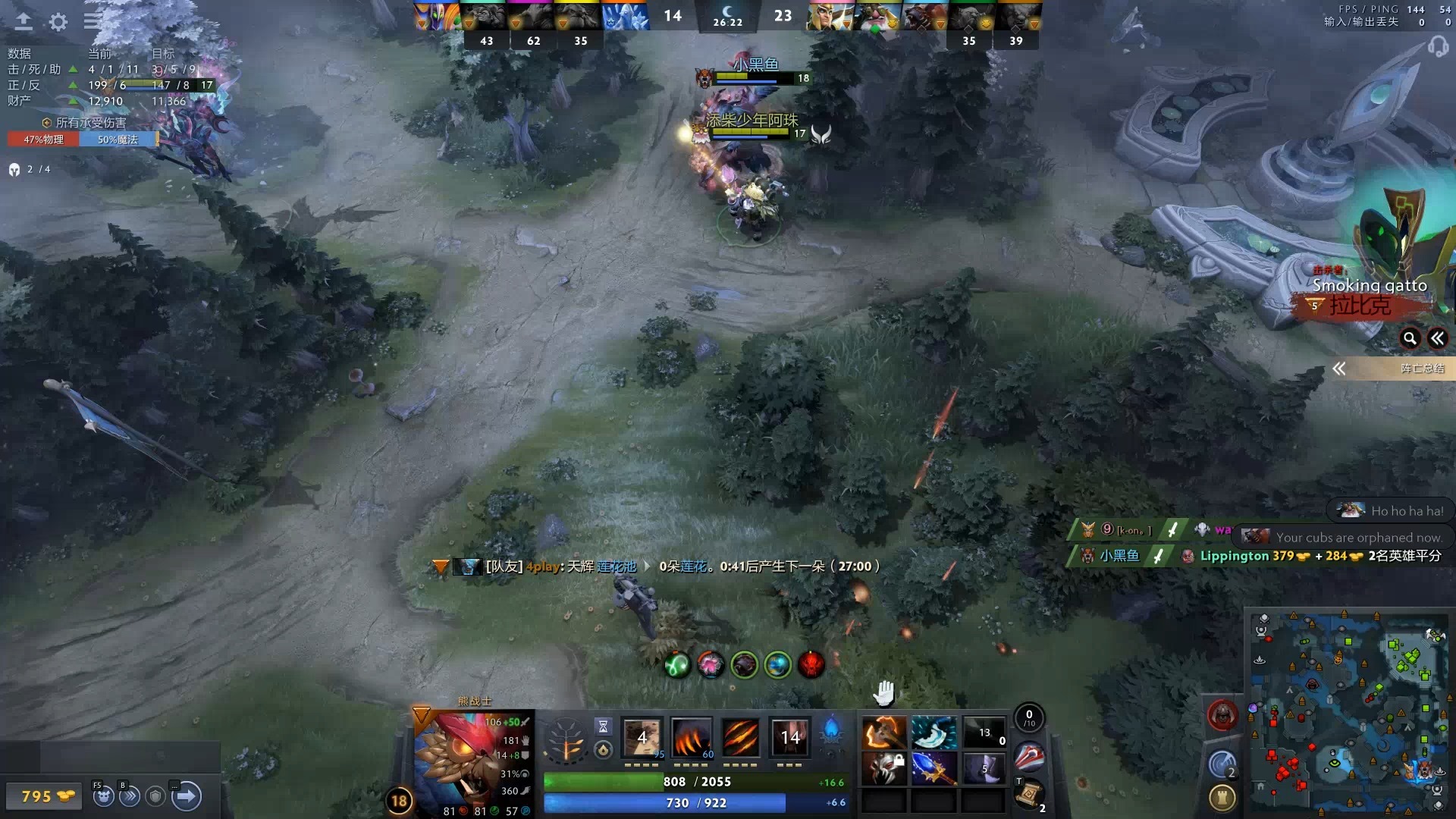1456x819 pixels.
Task: Toggle the courier shield button
Action: [154, 797]
